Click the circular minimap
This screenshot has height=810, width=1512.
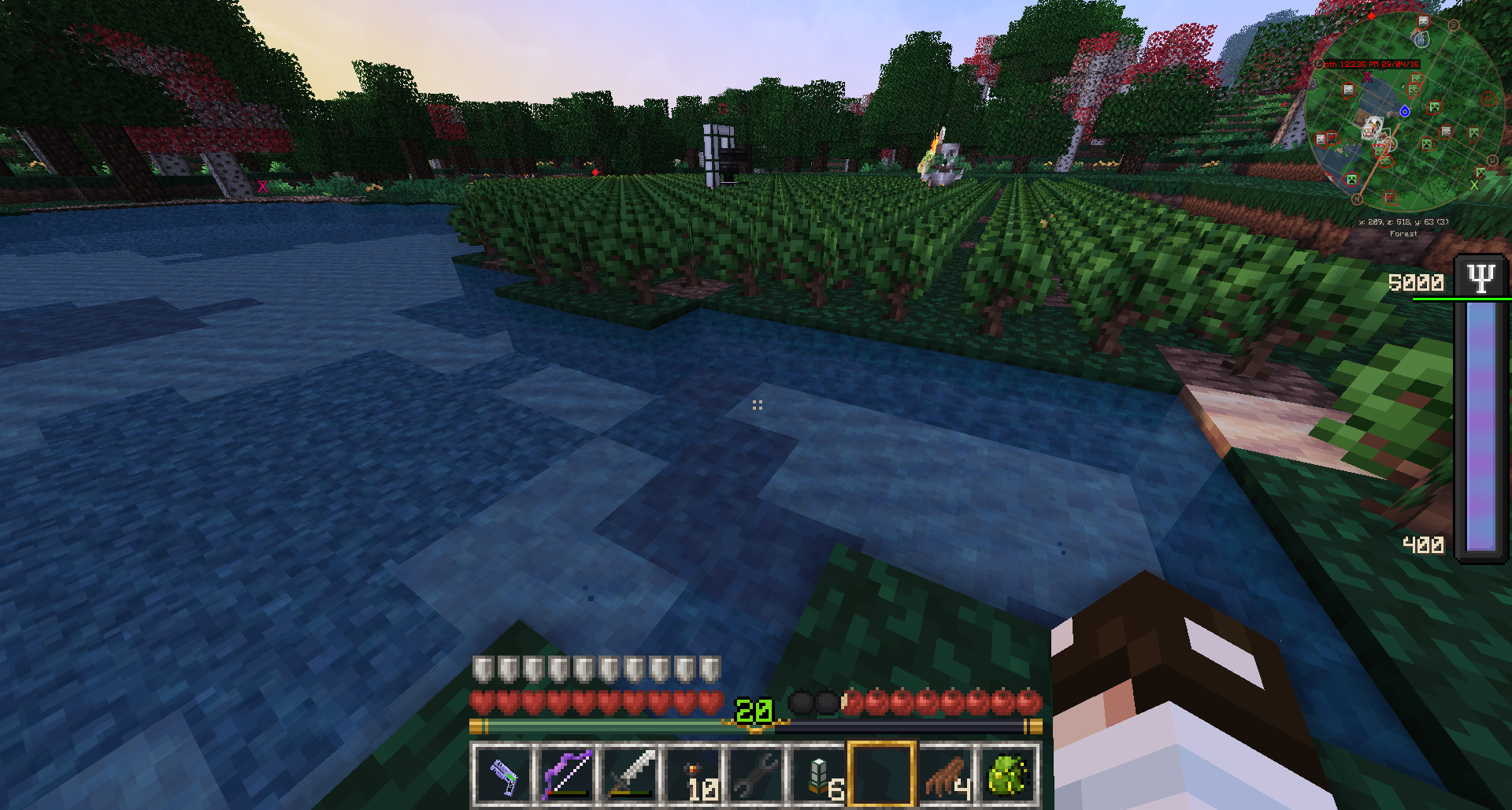[x=1403, y=113]
